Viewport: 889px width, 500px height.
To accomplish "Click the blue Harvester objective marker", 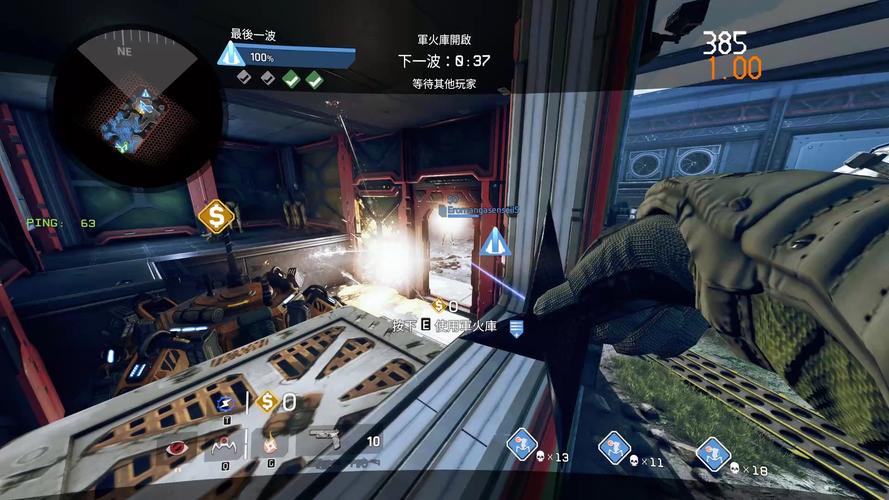I will [492, 243].
